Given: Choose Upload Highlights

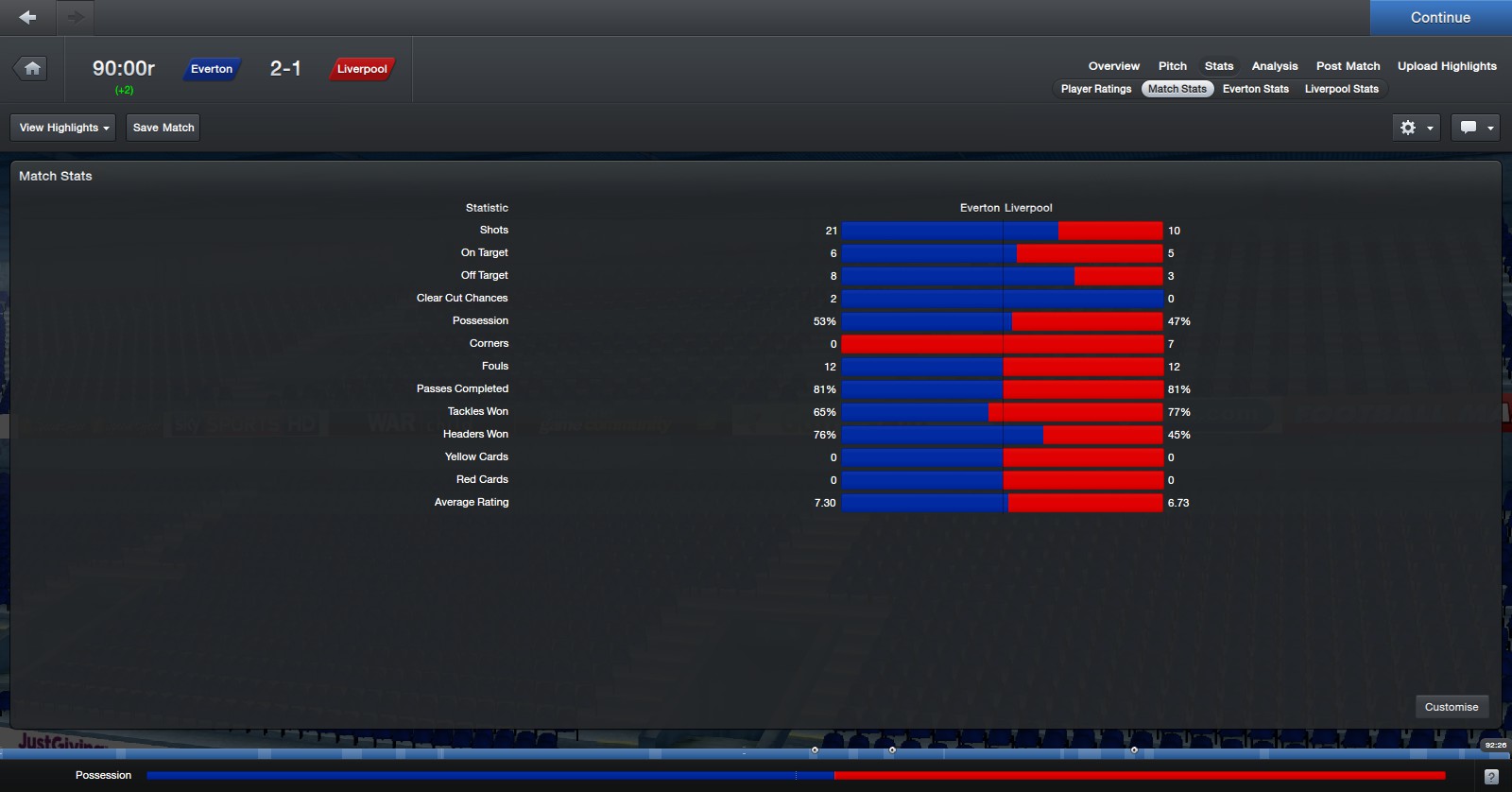Looking at the screenshot, I should [1447, 66].
